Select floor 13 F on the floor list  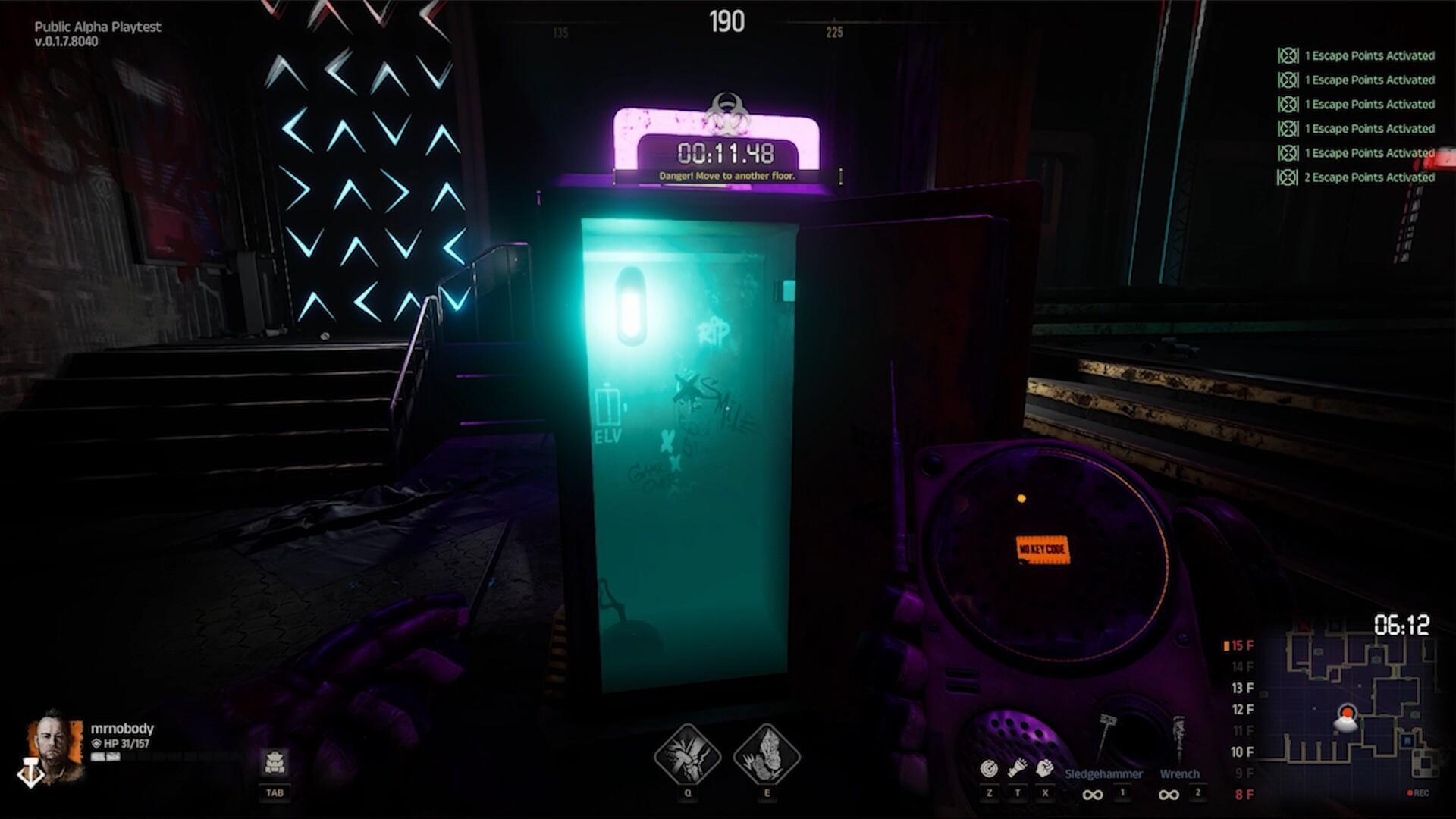1242,688
